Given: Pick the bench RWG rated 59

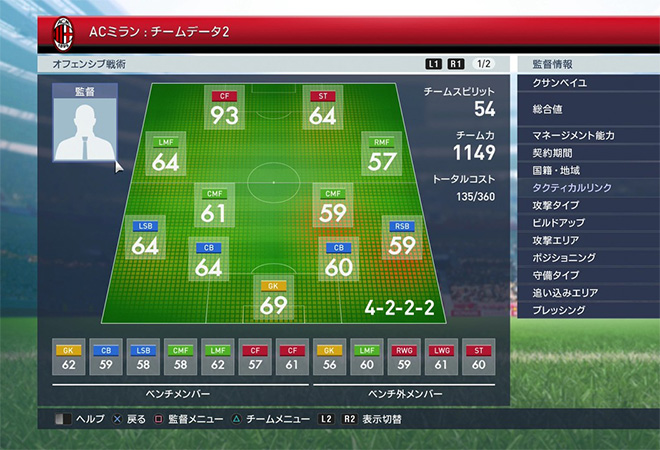Looking at the screenshot, I should pyautogui.click(x=403, y=359).
